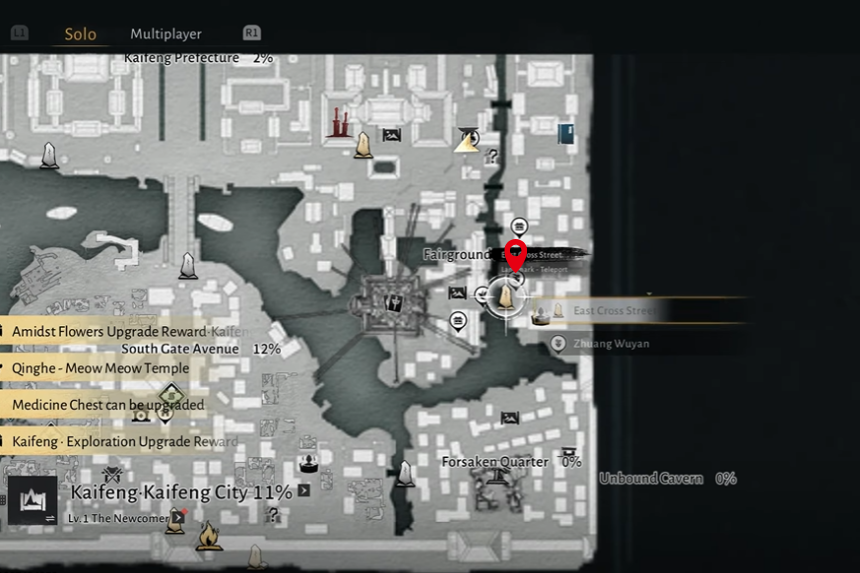
Task: Select the East Cross Street teleport stone
Action: tap(506, 298)
